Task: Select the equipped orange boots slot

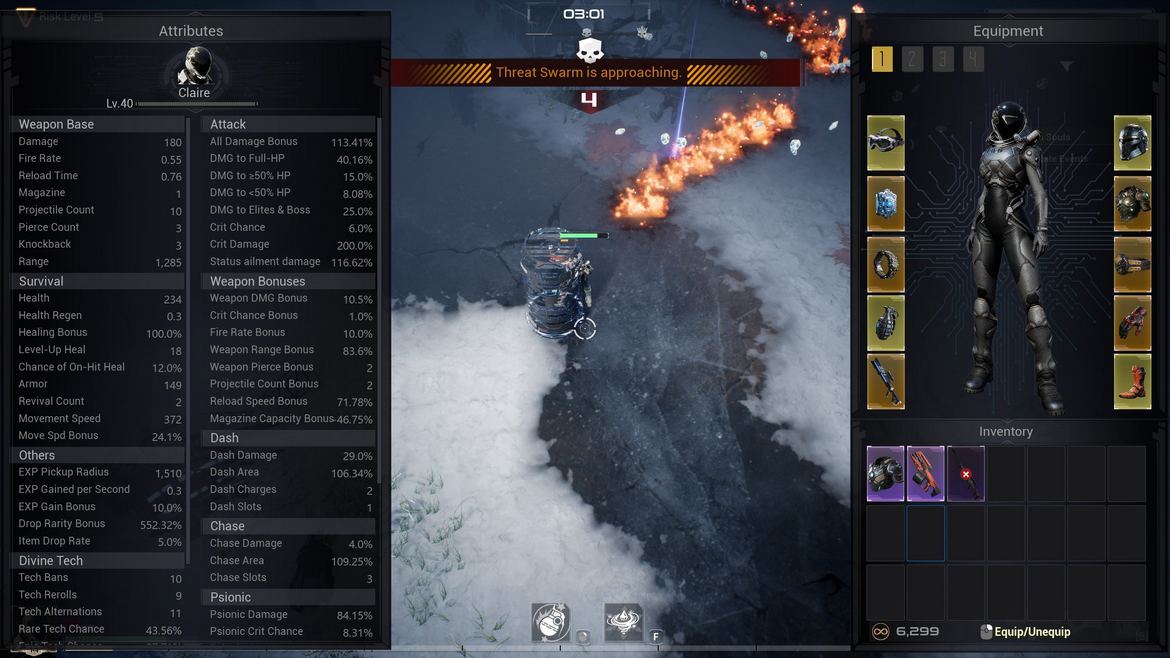Action: point(1133,381)
